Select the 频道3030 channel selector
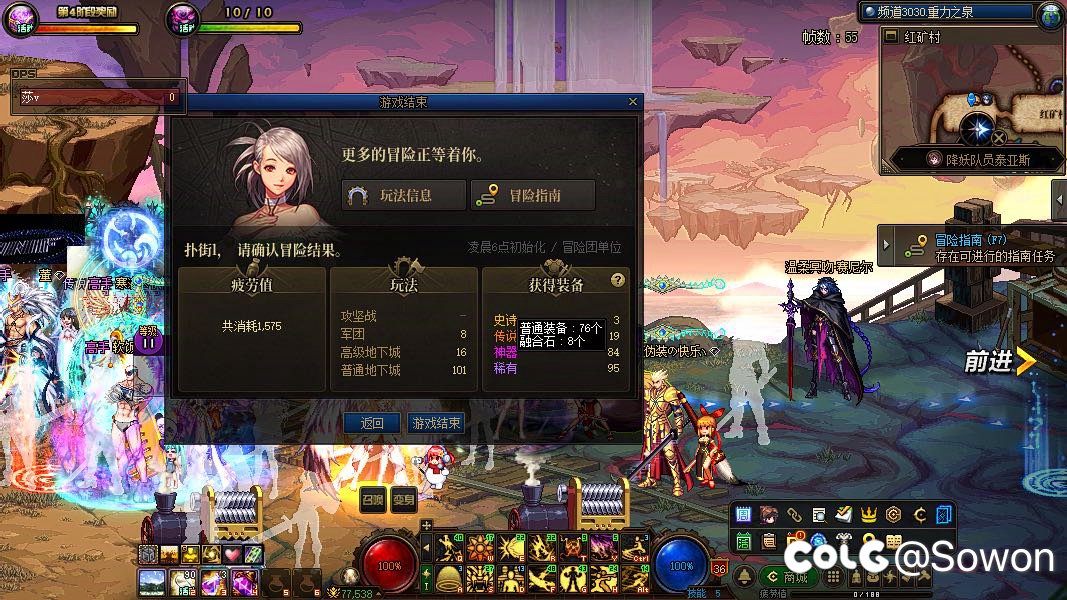 946,12
